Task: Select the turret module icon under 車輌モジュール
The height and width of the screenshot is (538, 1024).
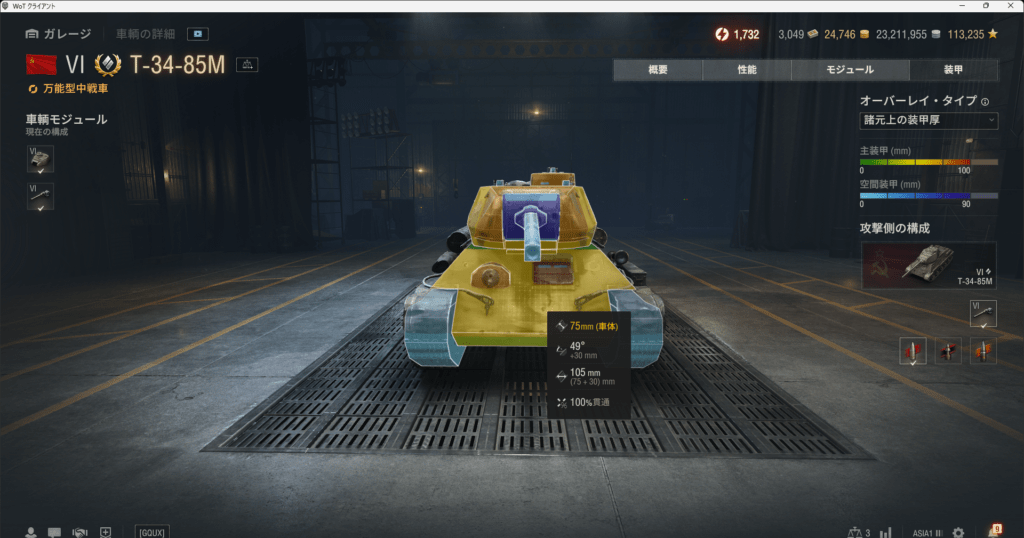Action: tap(40, 159)
